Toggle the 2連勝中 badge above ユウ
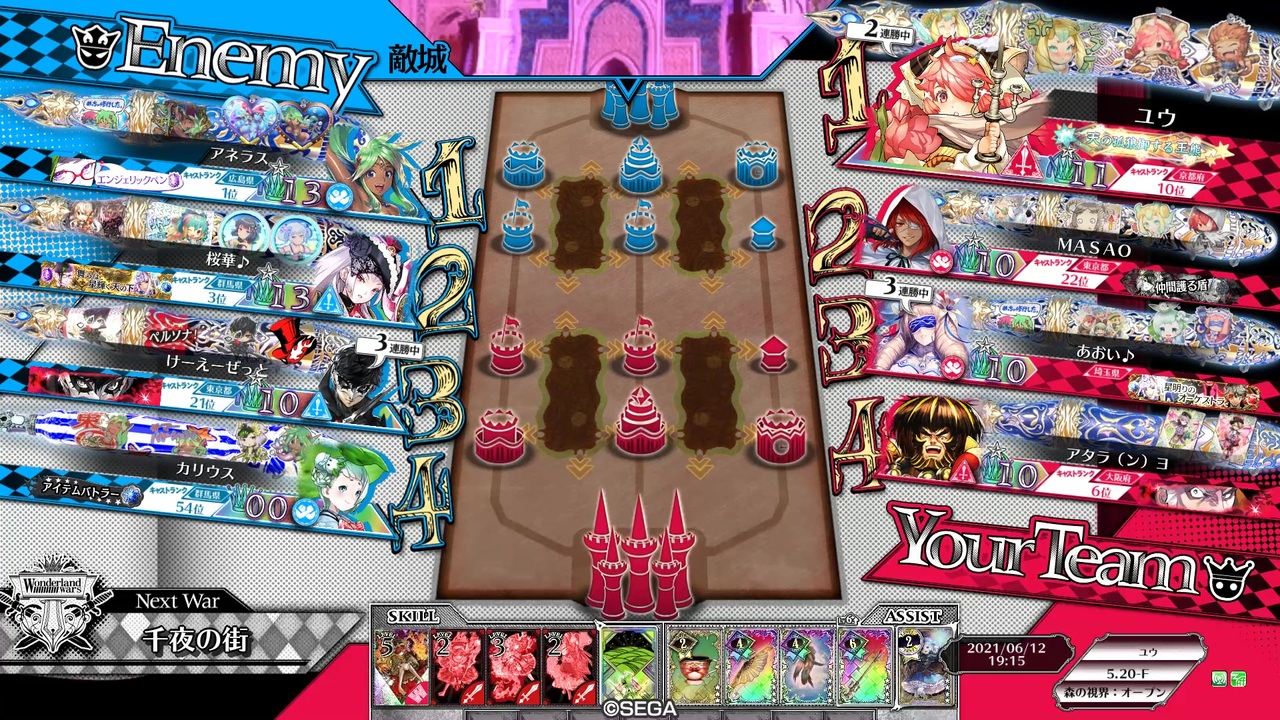1280x720 pixels. tap(880, 32)
